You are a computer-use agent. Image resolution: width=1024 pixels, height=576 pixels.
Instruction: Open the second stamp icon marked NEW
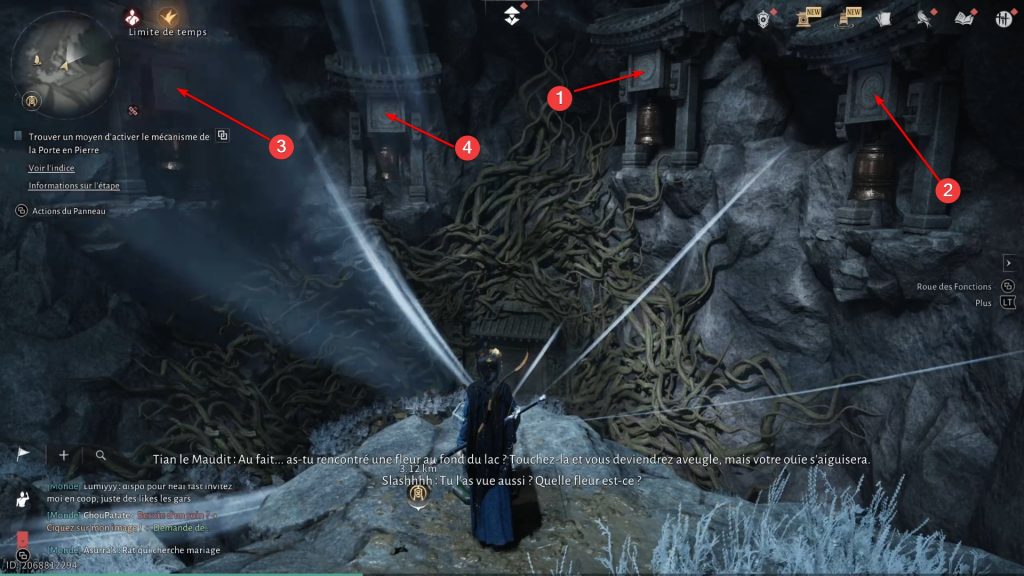(x=845, y=18)
